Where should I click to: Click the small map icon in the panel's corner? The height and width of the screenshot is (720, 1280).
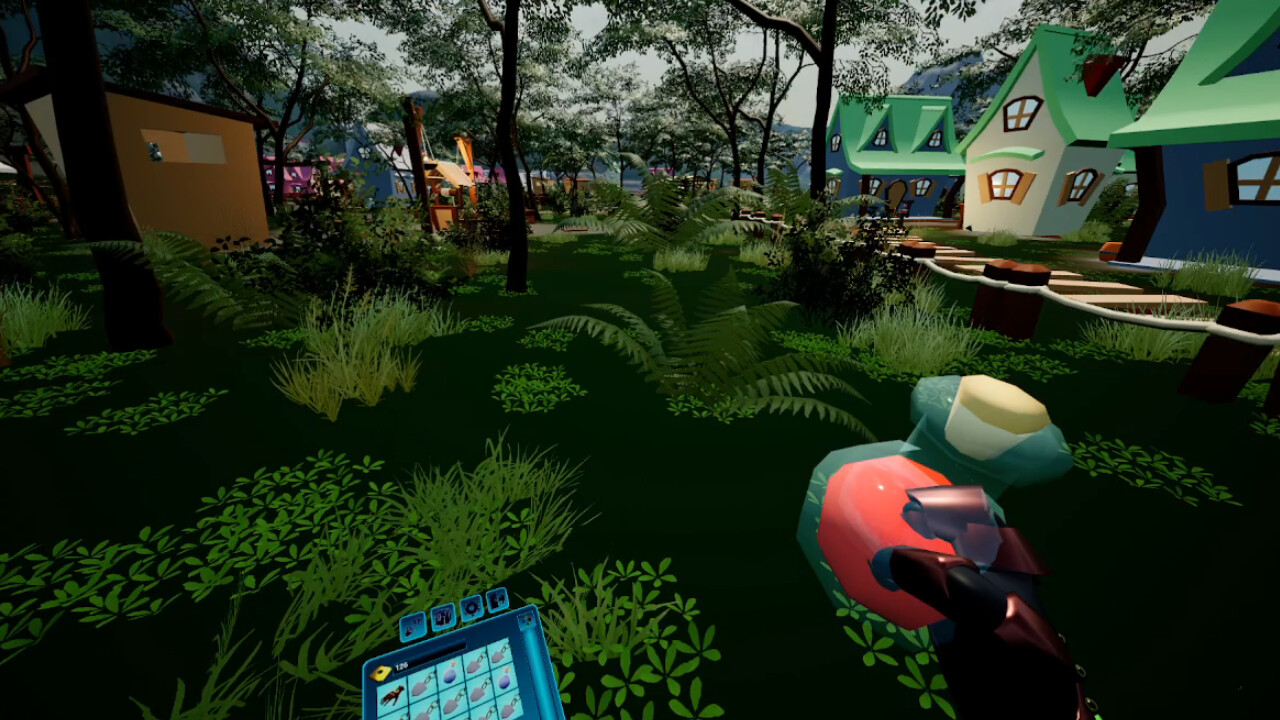click(528, 620)
